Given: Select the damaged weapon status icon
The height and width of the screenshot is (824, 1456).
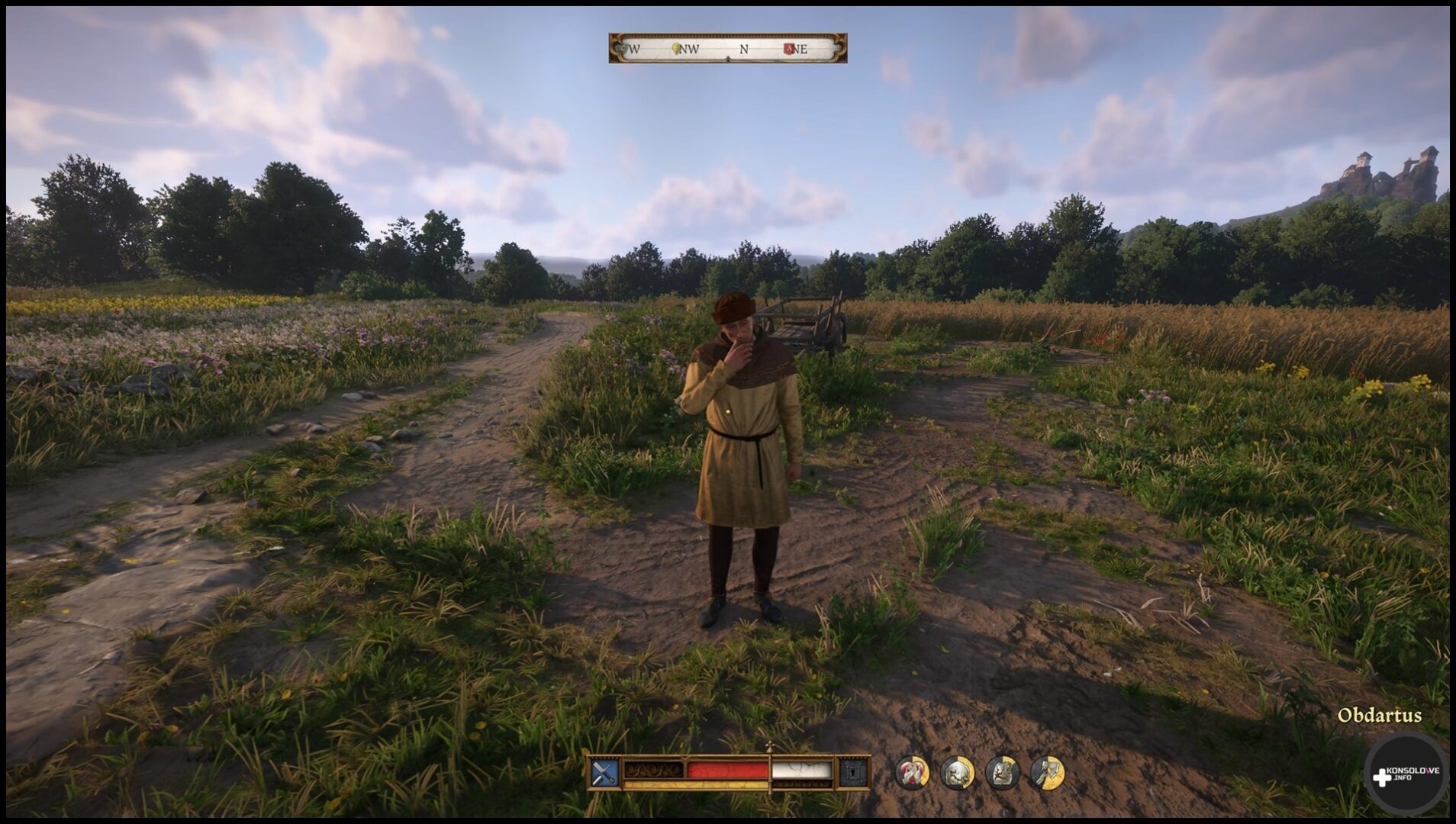Looking at the screenshot, I should pyautogui.click(x=1047, y=773).
